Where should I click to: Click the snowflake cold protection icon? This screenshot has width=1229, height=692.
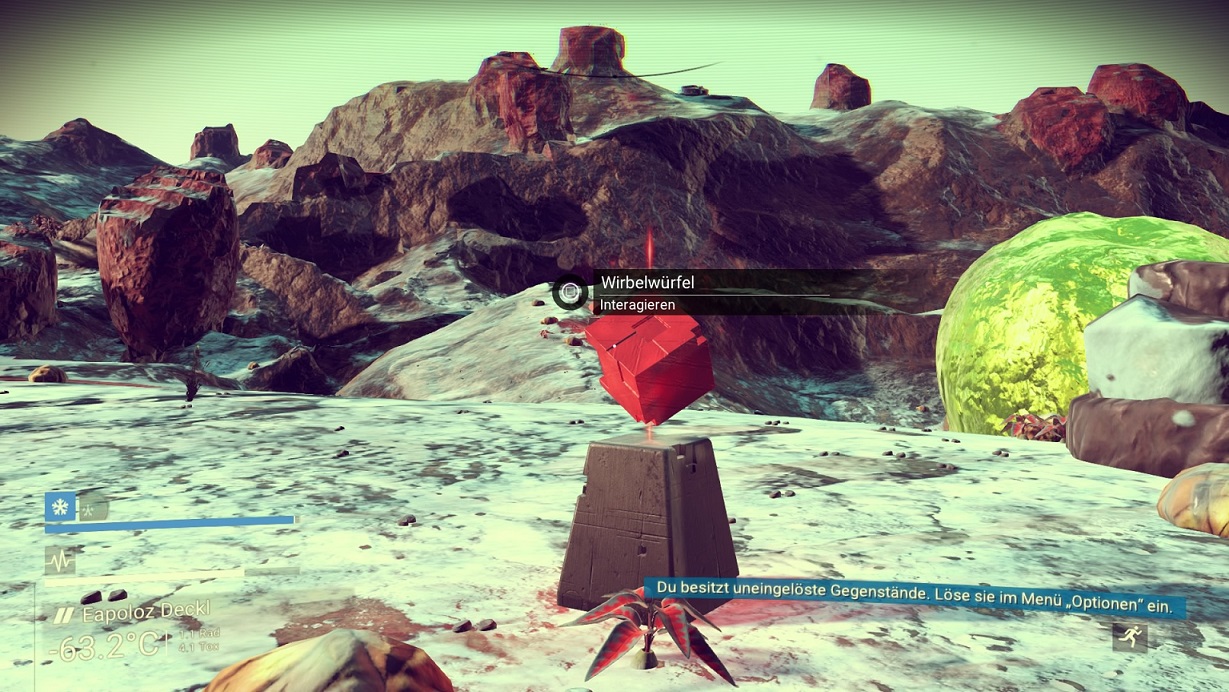[60, 506]
